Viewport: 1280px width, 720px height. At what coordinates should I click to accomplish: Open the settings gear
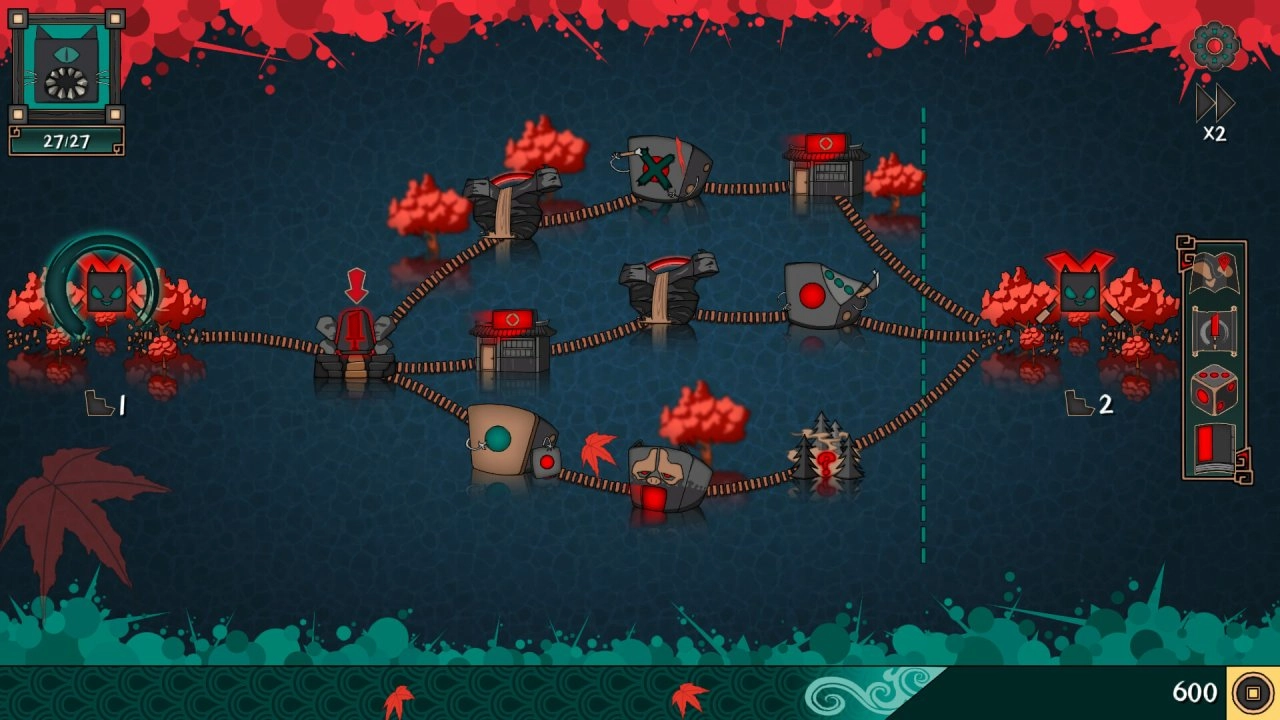coord(1214,46)
